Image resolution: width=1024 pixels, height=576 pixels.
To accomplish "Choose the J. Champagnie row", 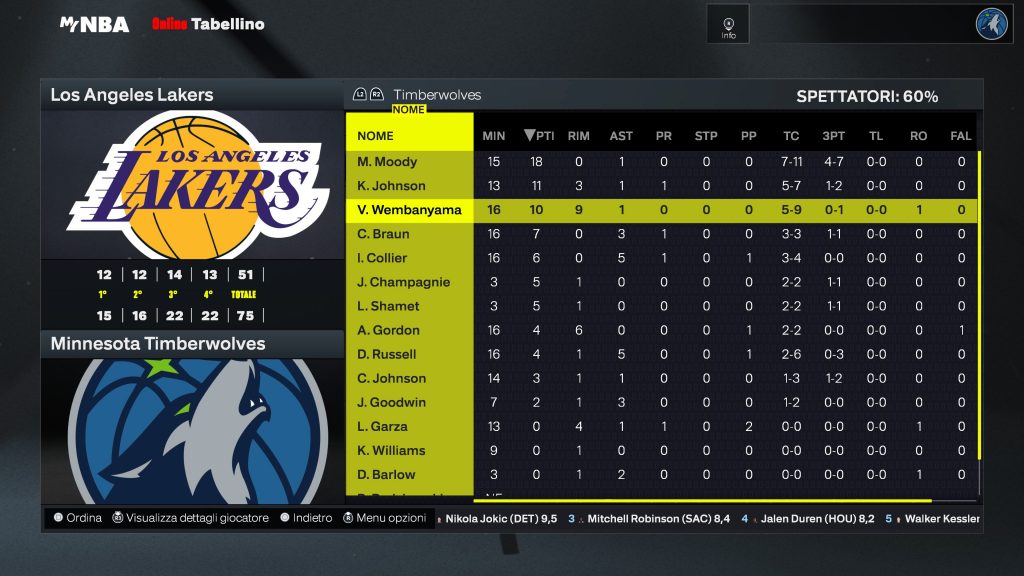I will 404,282.
